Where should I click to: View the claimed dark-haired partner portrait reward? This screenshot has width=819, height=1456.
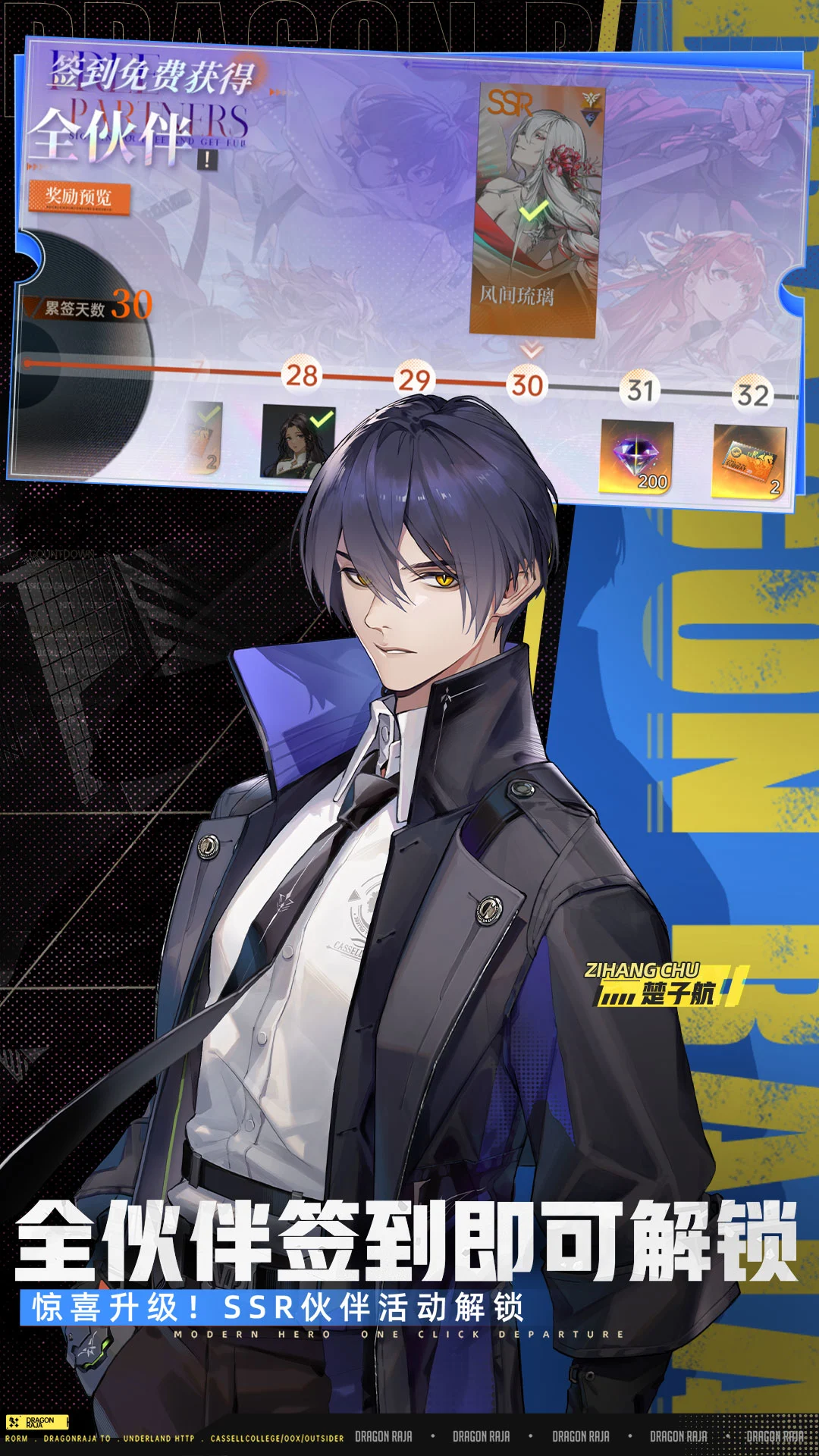(298, 441)
